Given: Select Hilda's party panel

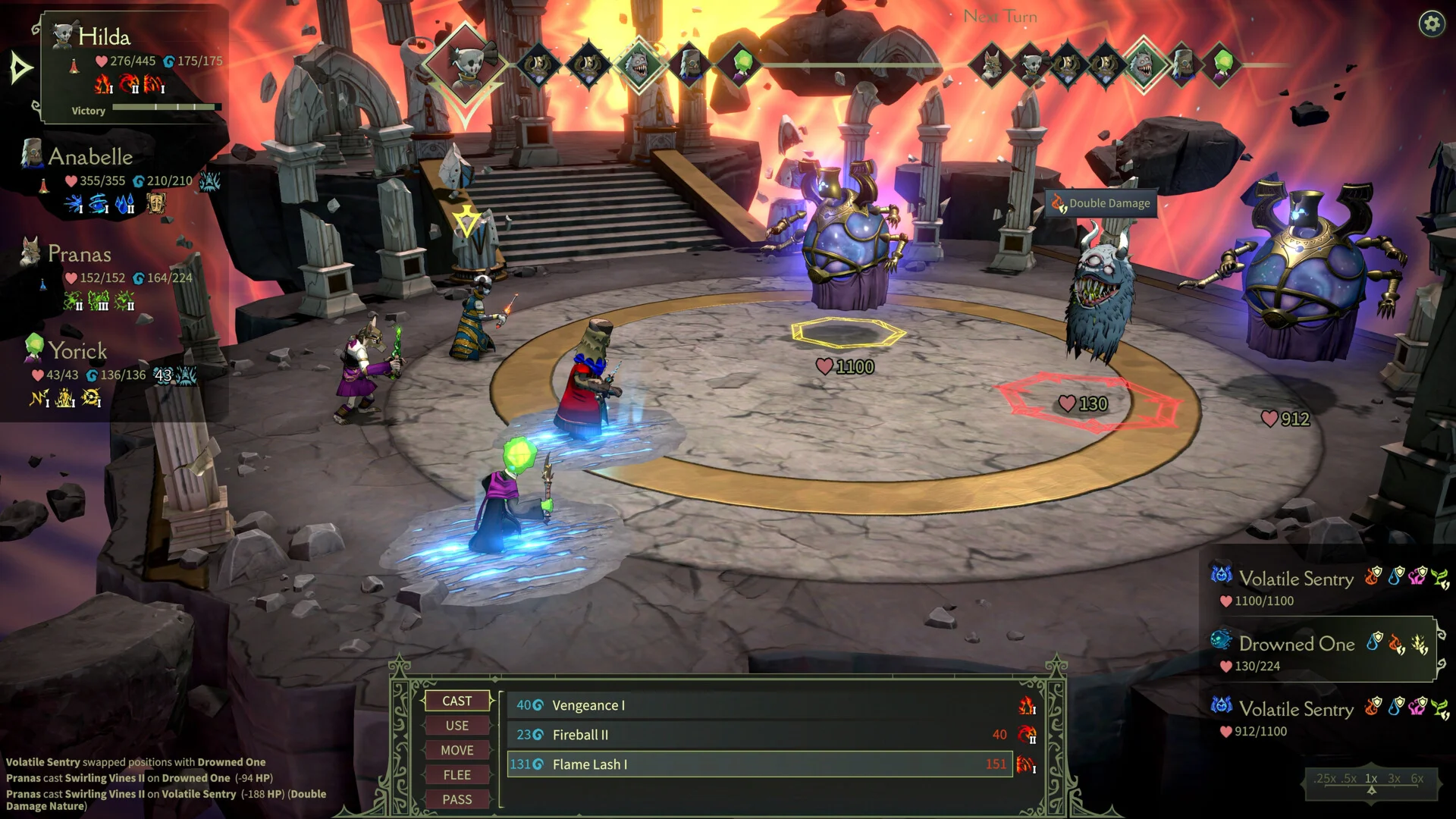Looking at the screenshot, I should [133, 64].
